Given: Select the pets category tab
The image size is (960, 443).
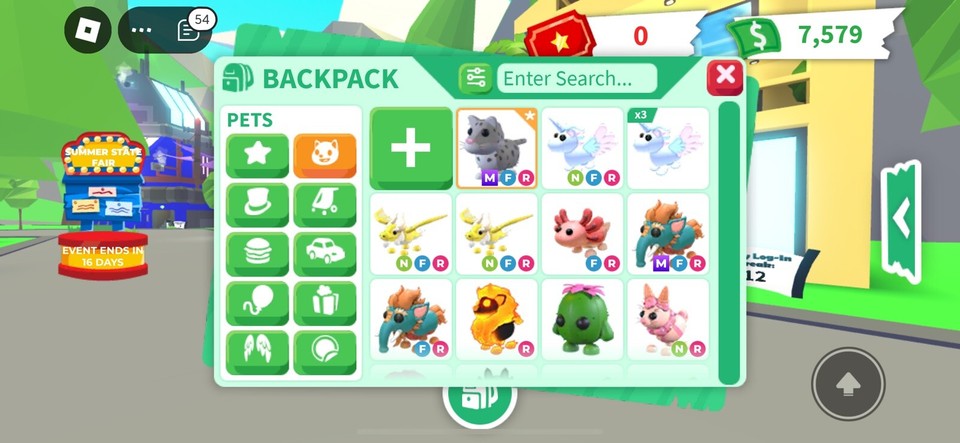Looking at the screenshot, I should tap(325, 156).
